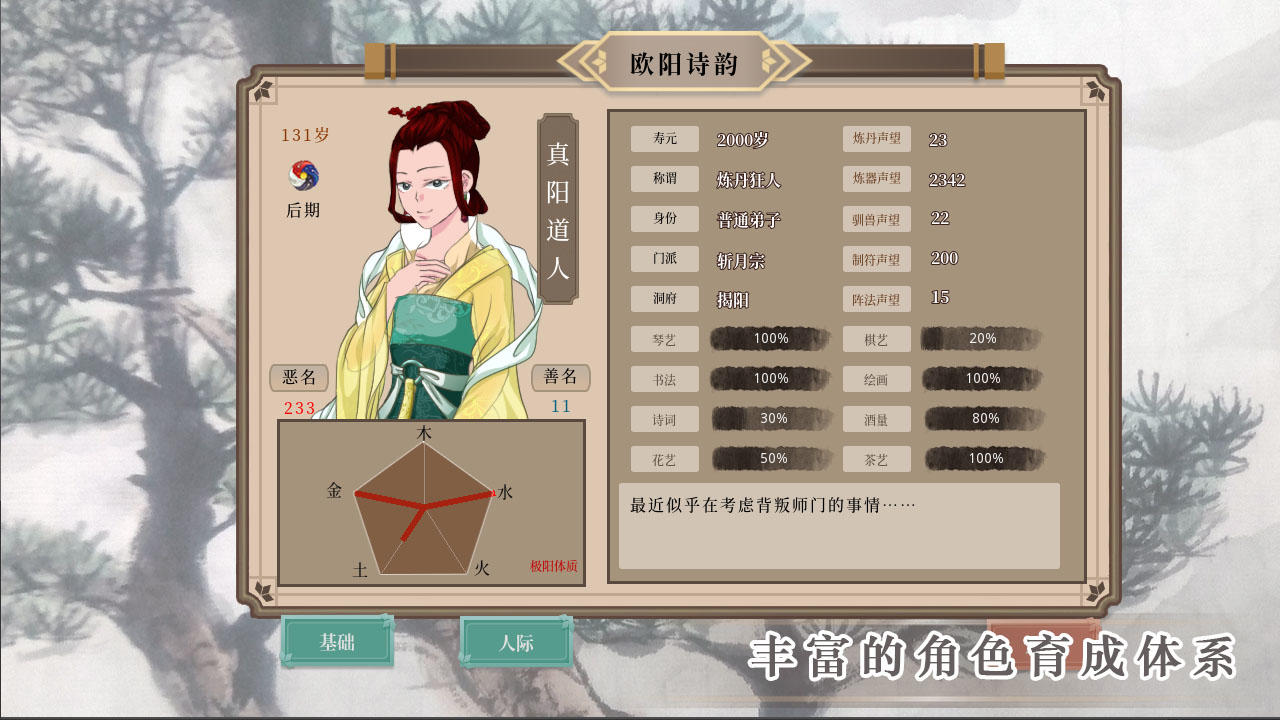The width and height of the screenshot is (1280, 720).
Task: Click the 驯兽声望 beast-taming reputation plaque
Action: (x=875, y=219)
